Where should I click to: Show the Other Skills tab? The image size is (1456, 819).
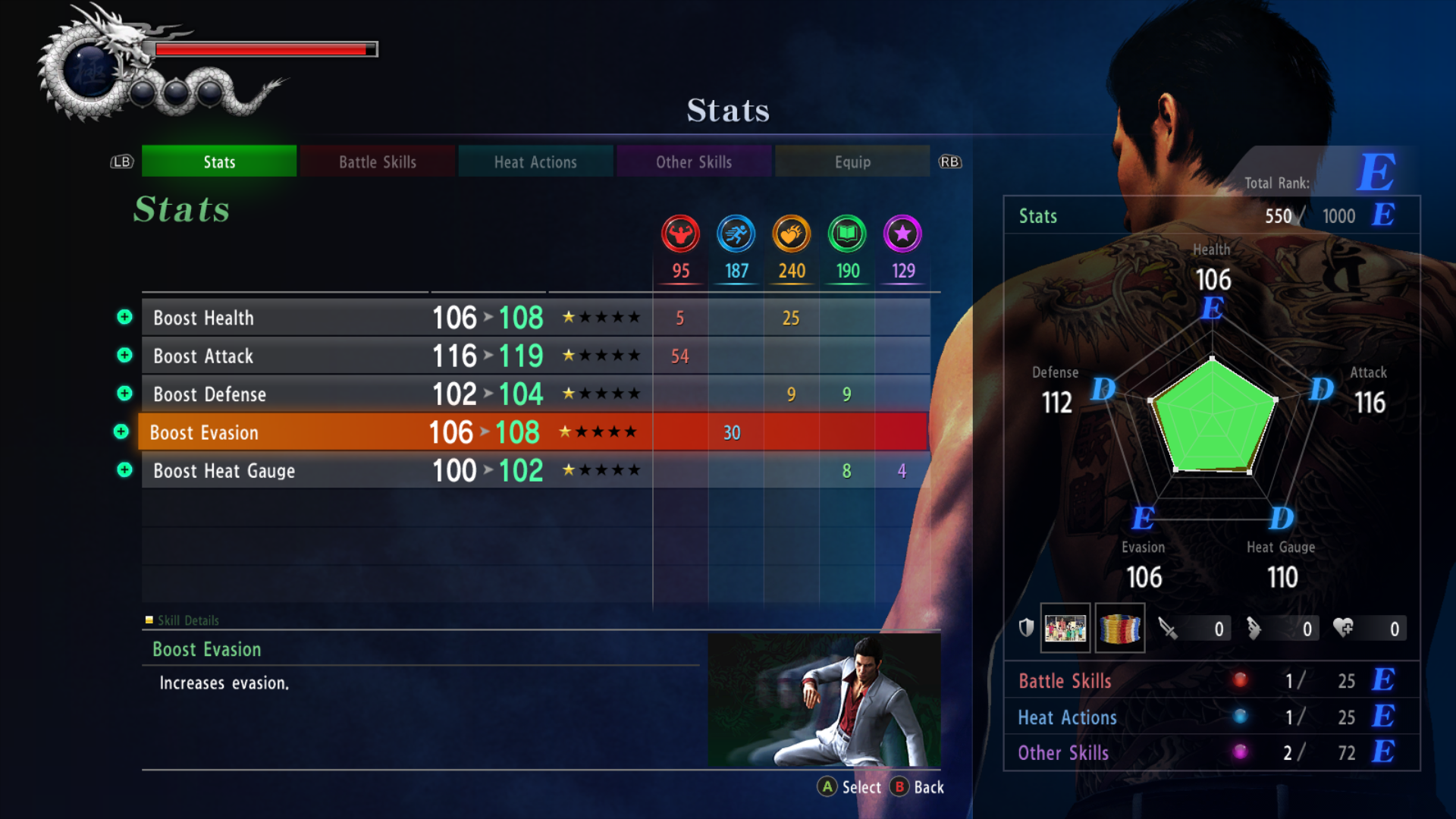[x=693, y=162]
